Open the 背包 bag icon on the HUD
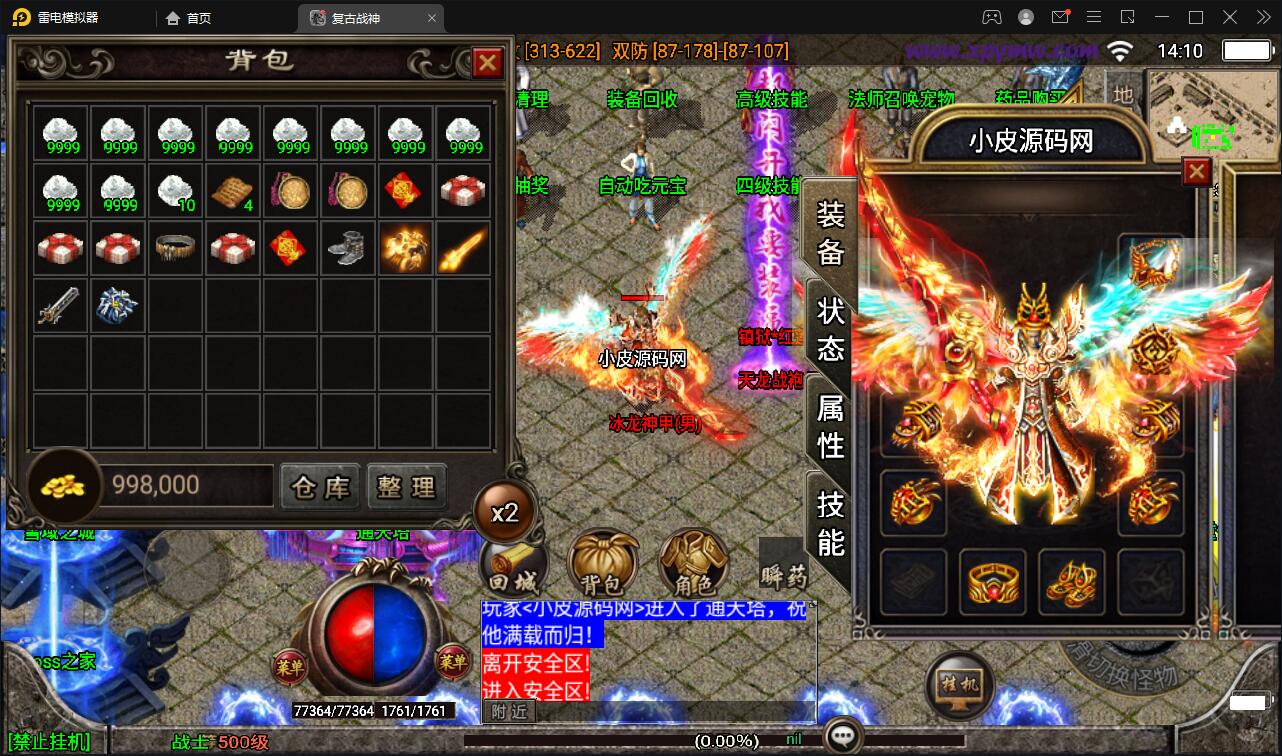1282x756 pixels. 602,566
